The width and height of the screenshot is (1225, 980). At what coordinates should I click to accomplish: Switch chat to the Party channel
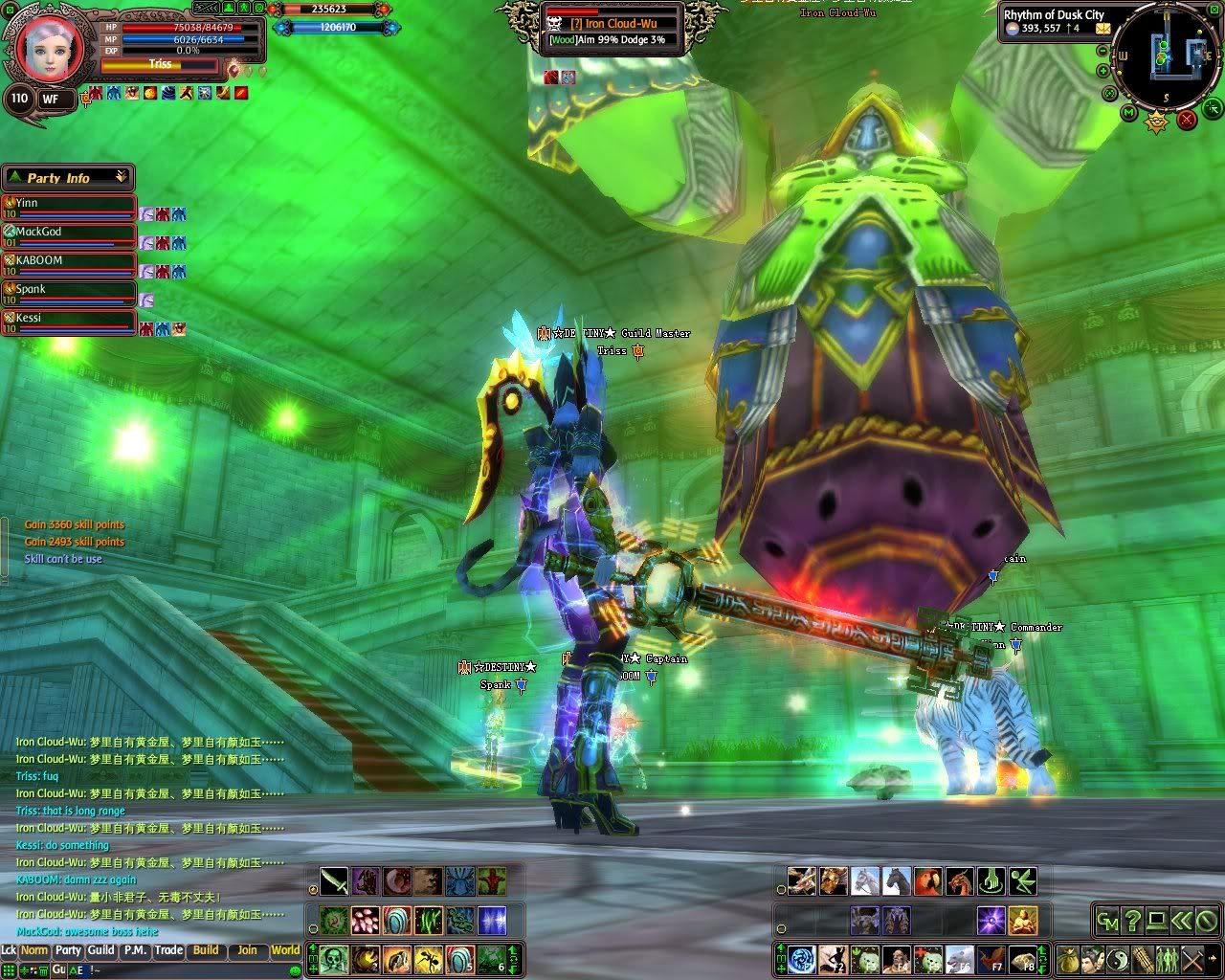coord(68,950)
